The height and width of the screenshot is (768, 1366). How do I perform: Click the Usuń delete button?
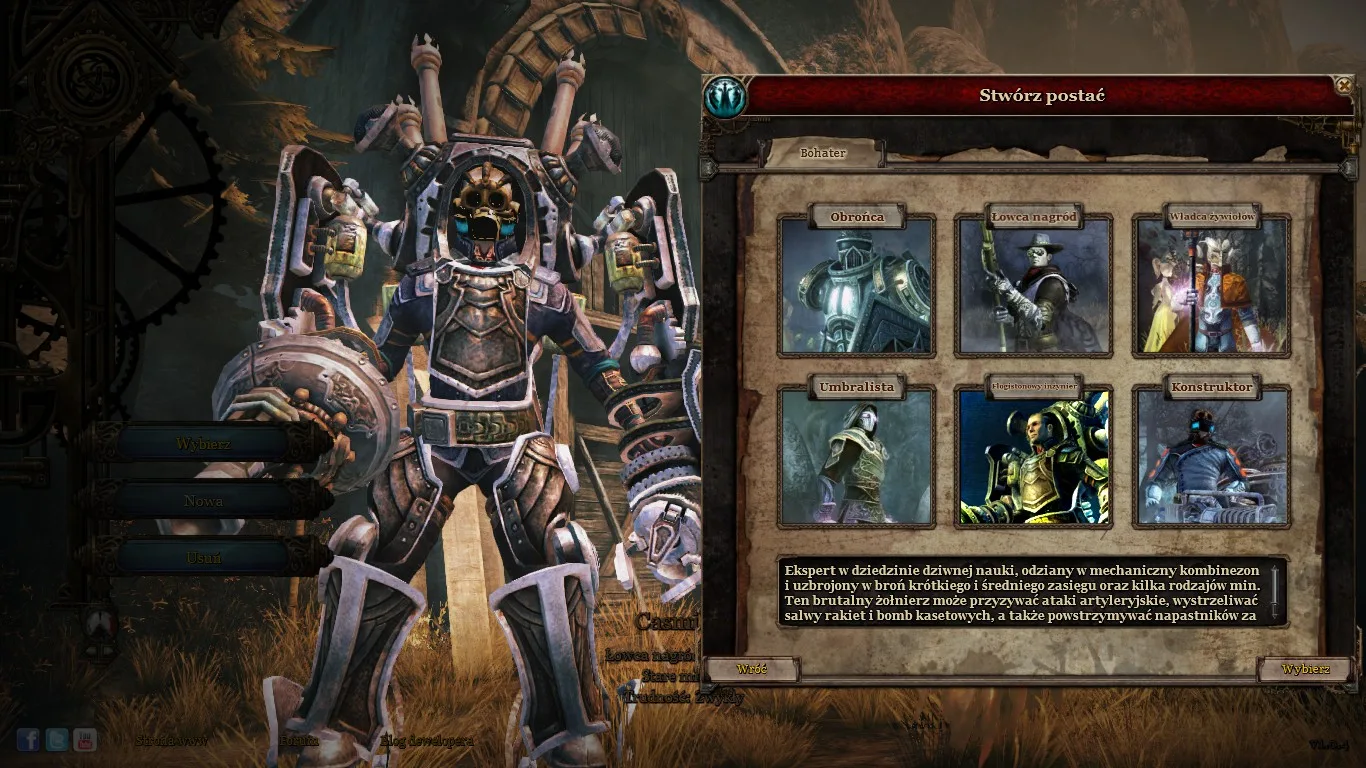click(x=204, y=557)
